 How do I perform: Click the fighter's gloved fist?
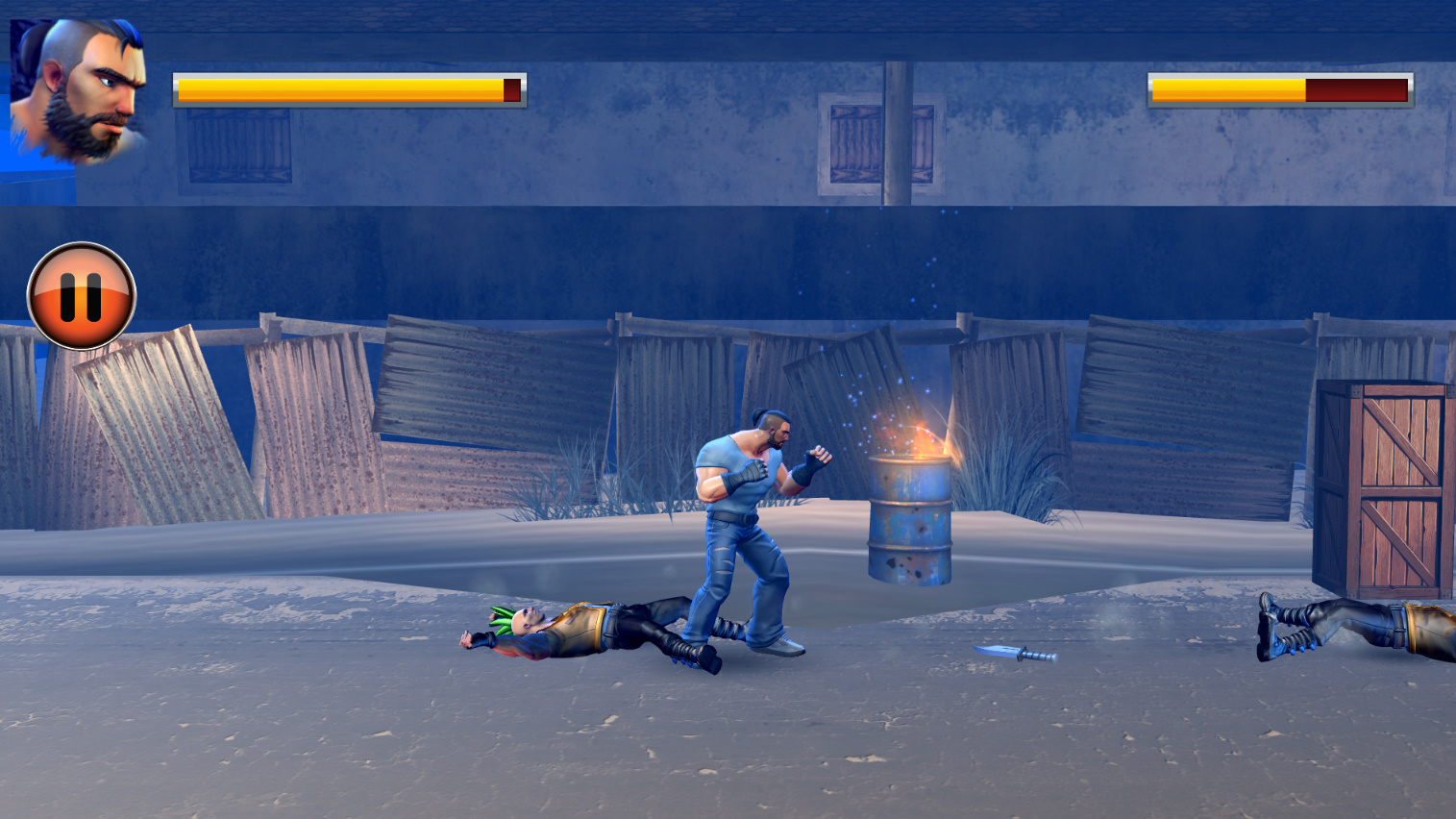[x=812, y=459]
